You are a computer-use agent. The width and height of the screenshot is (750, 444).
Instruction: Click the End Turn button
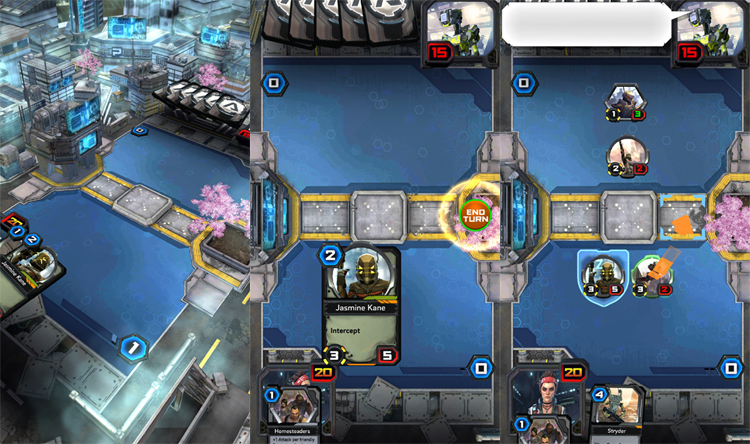(x=475, y=213)
